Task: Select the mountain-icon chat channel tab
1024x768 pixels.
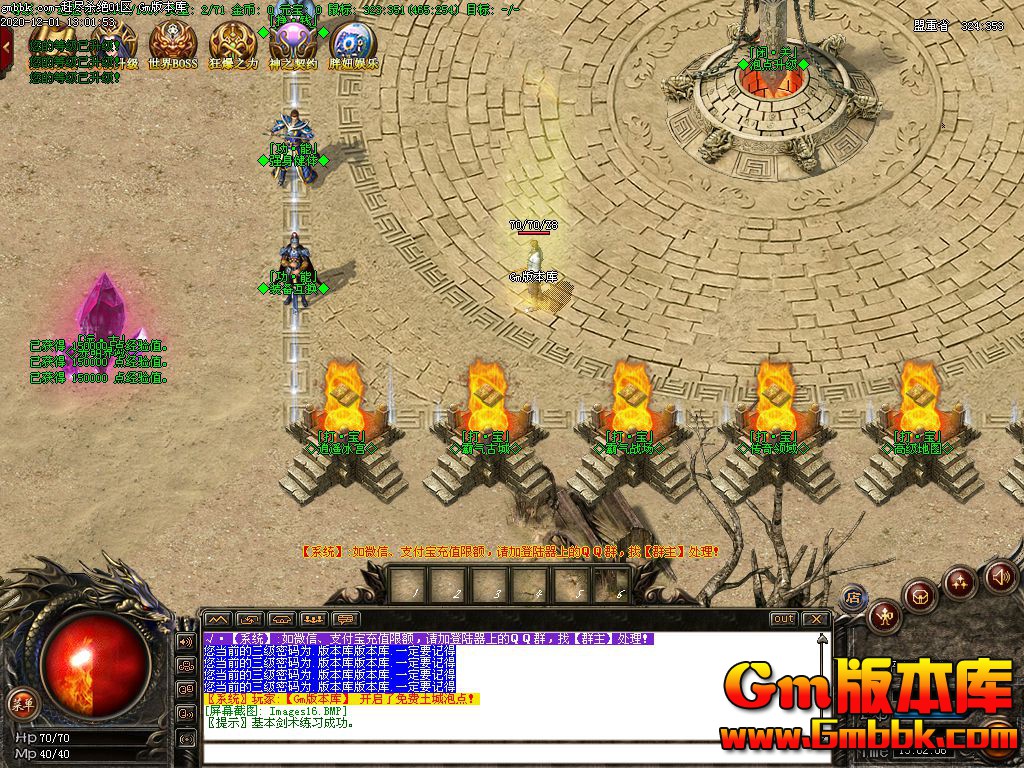Action: [218, 619]
